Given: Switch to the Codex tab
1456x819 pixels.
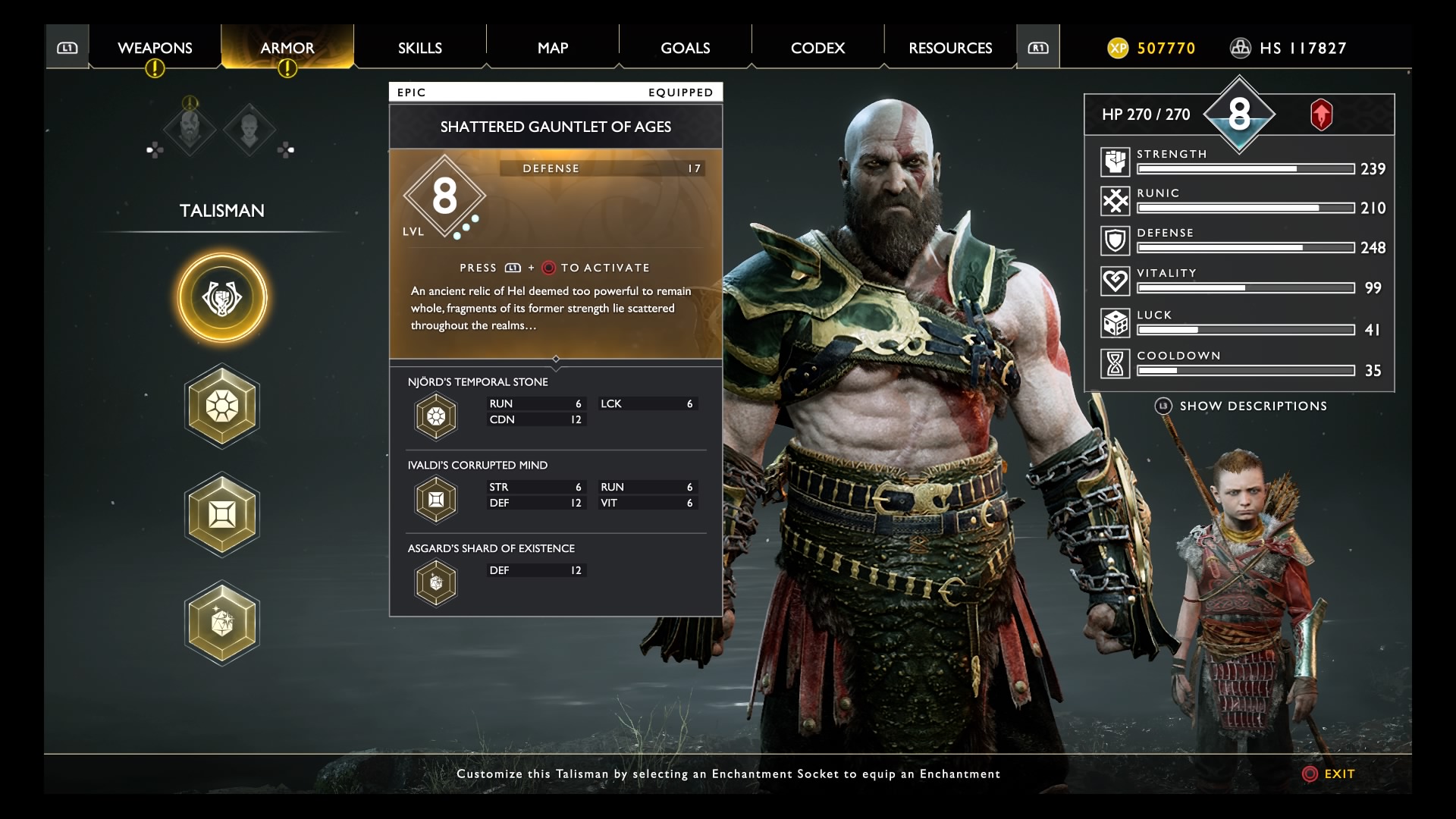Looking at the screenshot, I should 817,48.
